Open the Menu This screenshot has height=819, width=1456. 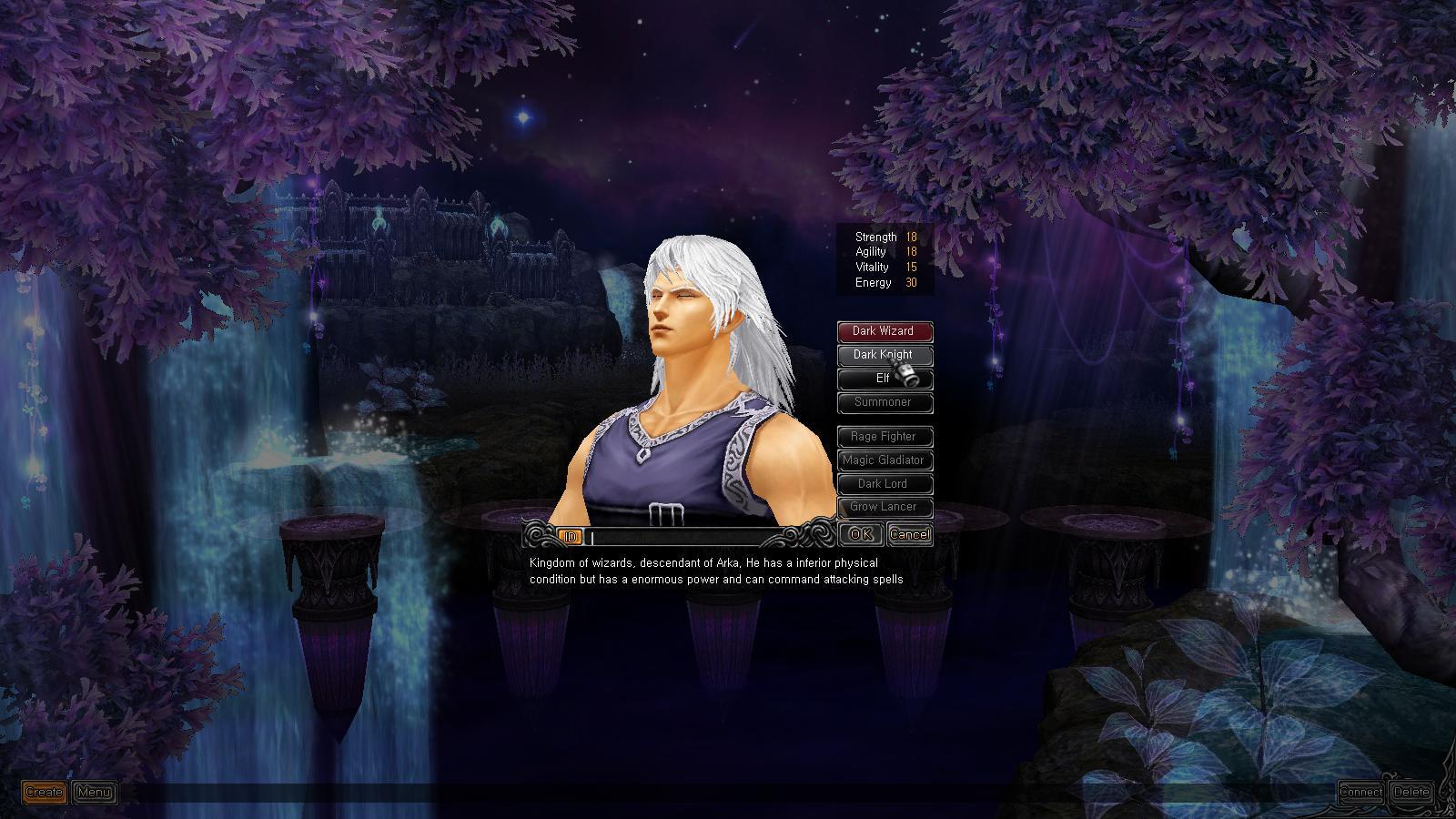pyautogui.click(x=93, y=792)
